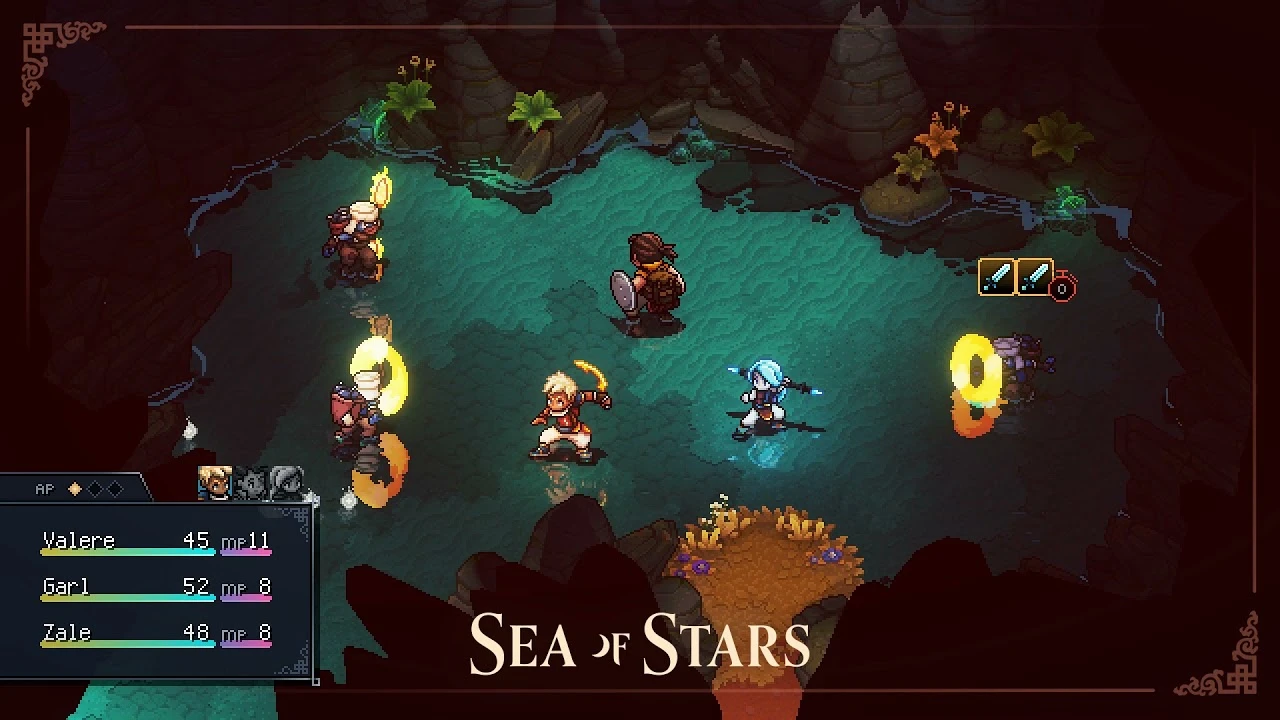1280x720 pixels.
Task: Select the red timer counter showing 0
Action: point(1062,289)
